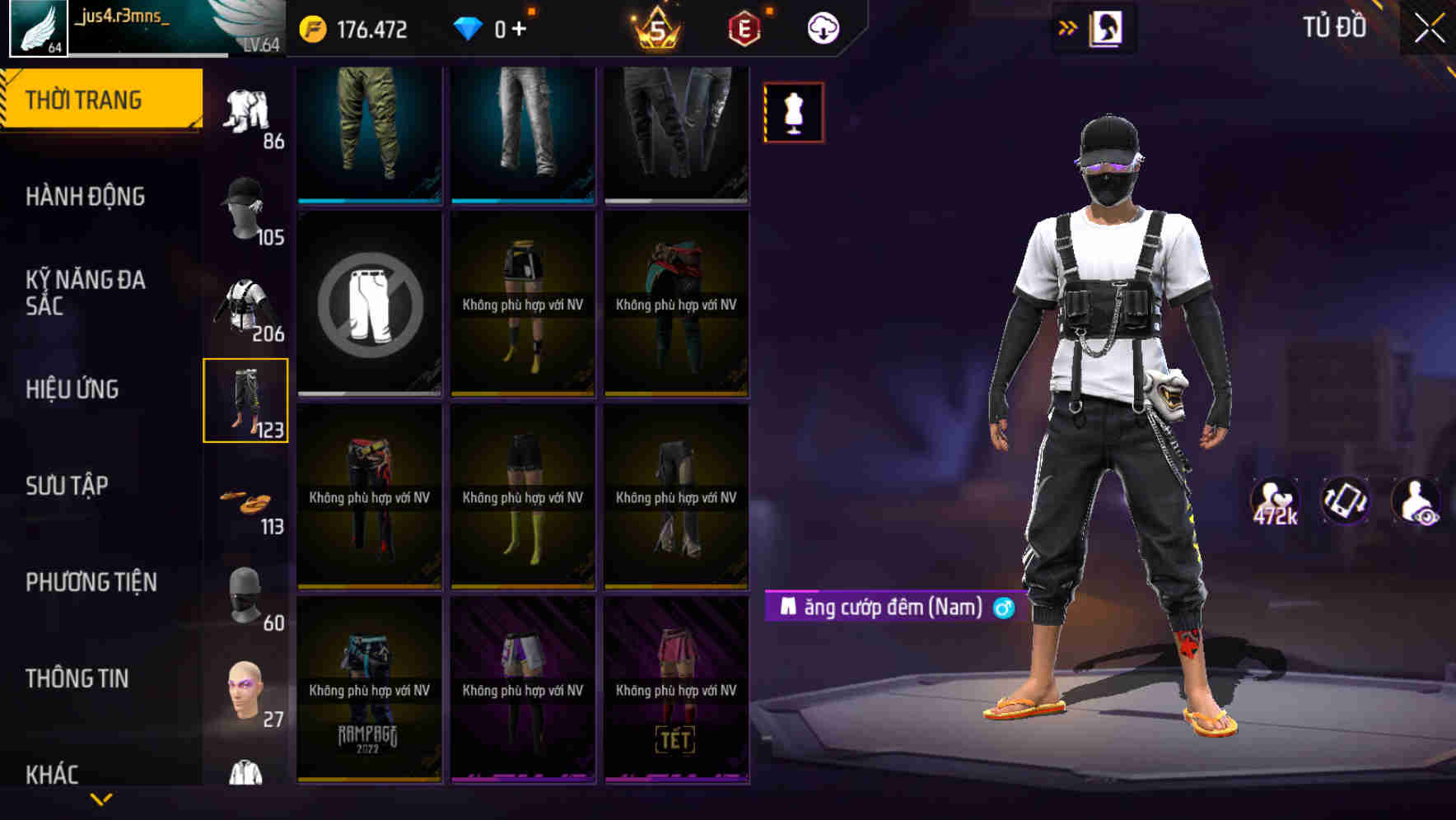Expand the KHÁC section with the down chevron
The height and width of the screenshot is (820, 1456).
click(x=101, y=797)
